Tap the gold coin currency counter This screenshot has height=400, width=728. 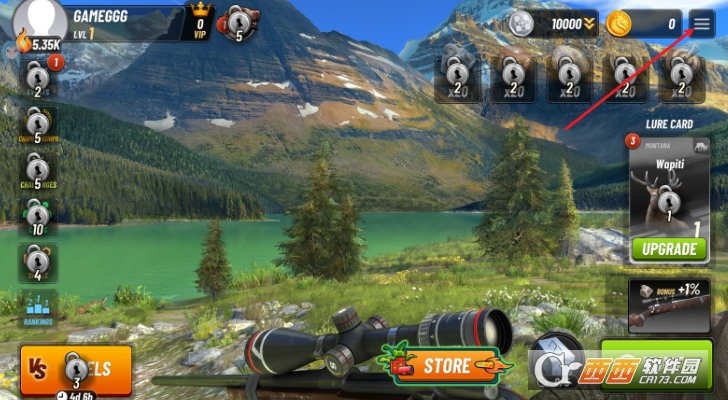[x=645, y=23]
